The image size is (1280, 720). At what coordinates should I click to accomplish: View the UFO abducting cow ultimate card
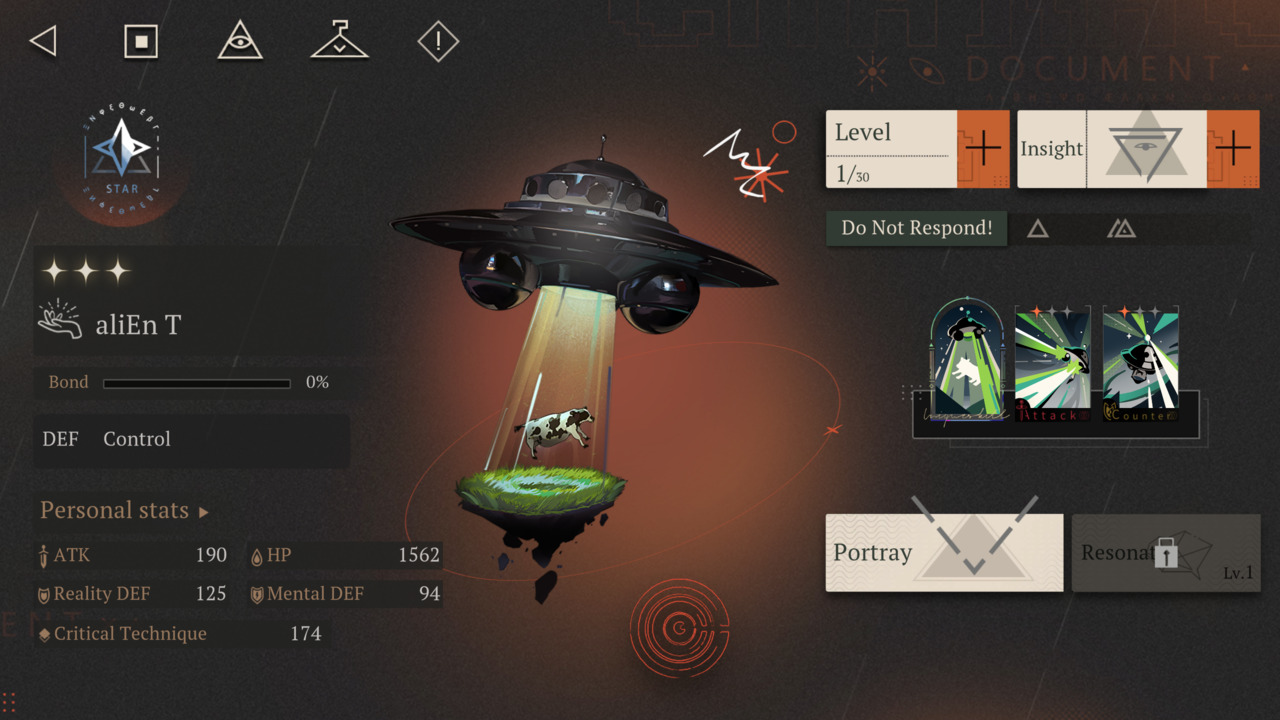(x=967, y=362)
